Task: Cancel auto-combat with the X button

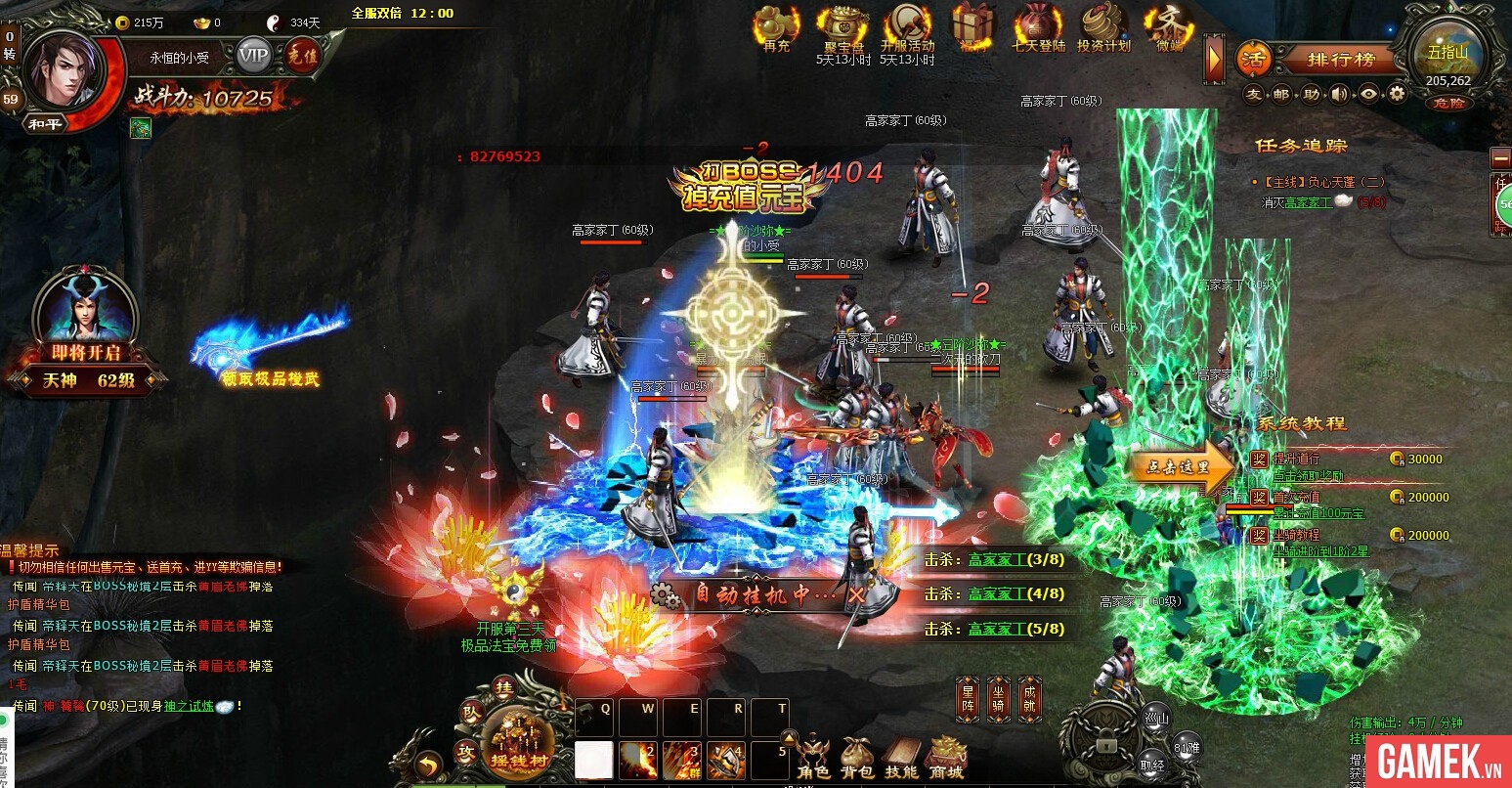Action: 856,594
